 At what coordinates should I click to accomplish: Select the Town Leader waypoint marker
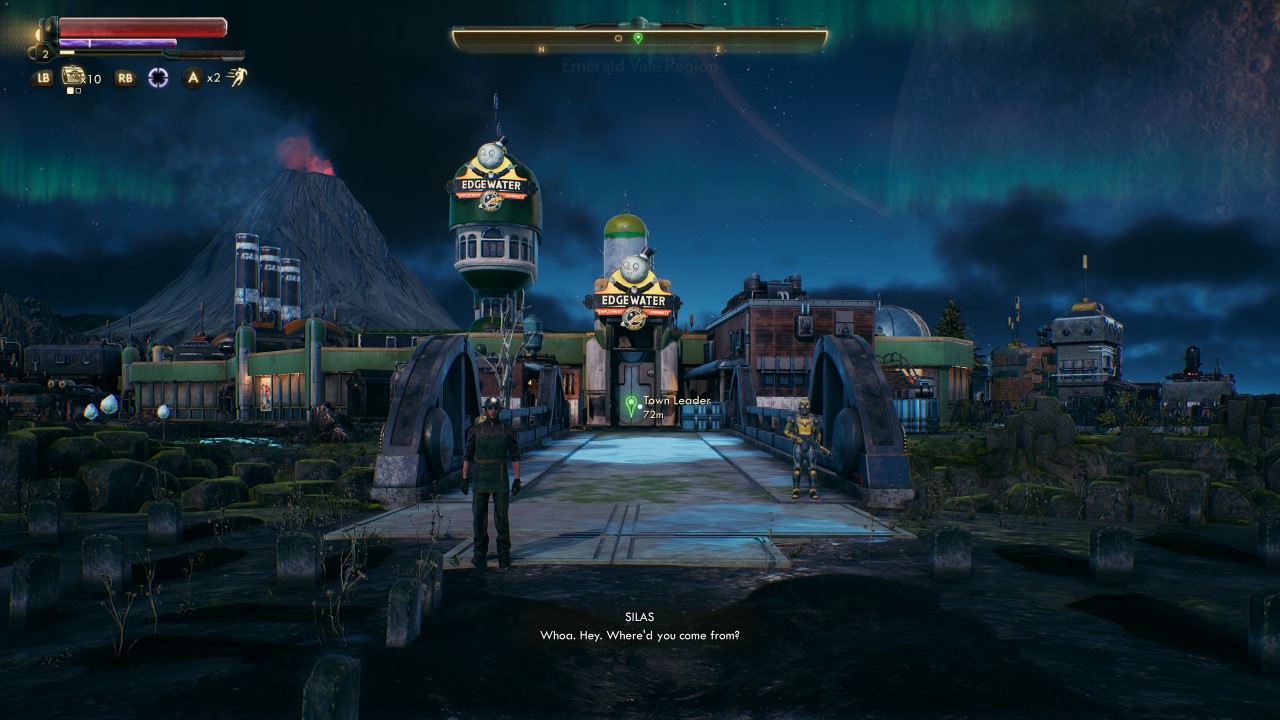[x=631, y=405]
